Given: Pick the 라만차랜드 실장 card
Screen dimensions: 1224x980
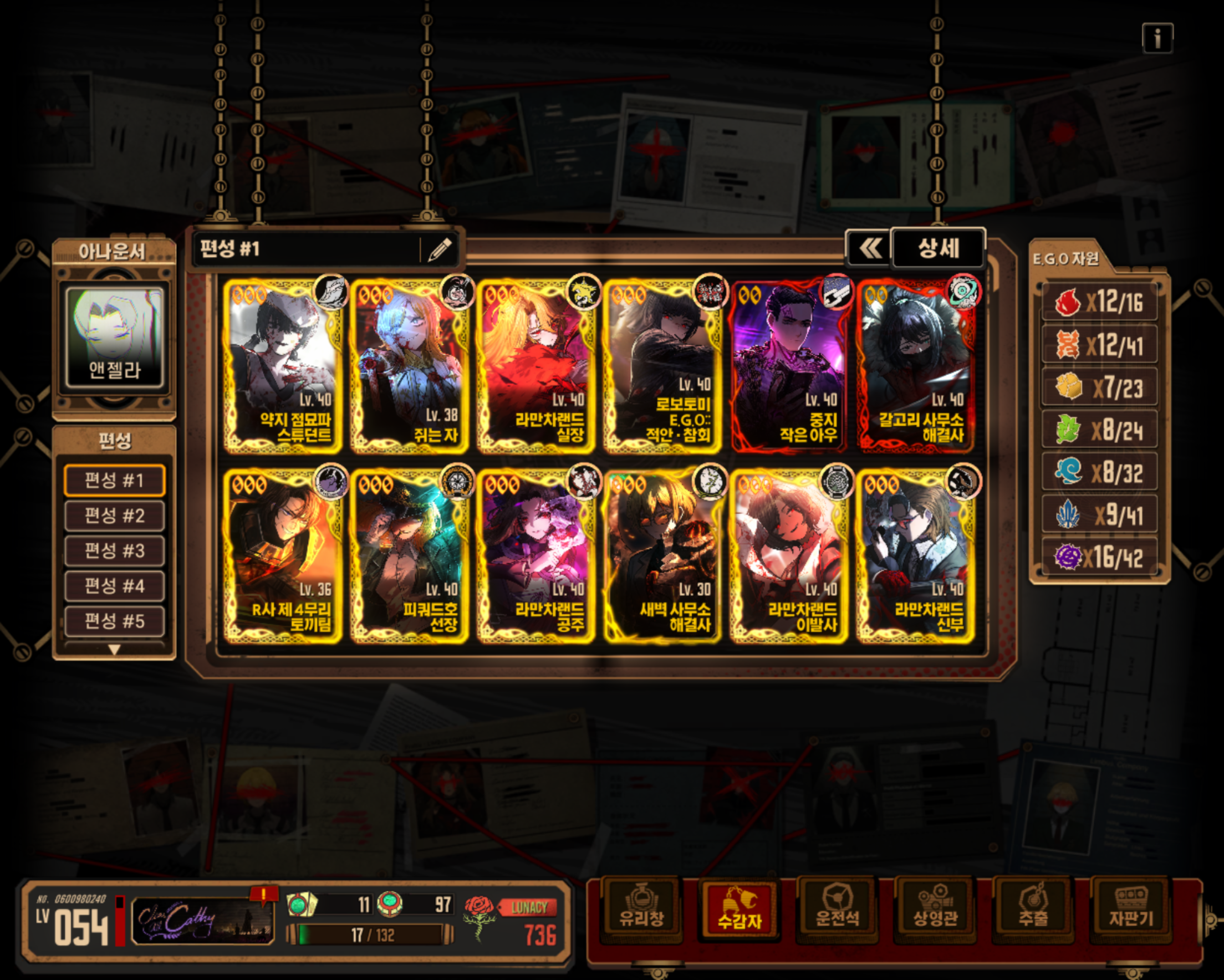Looking at the screenshot, I should pyautogui.click(x=536, y=366).
